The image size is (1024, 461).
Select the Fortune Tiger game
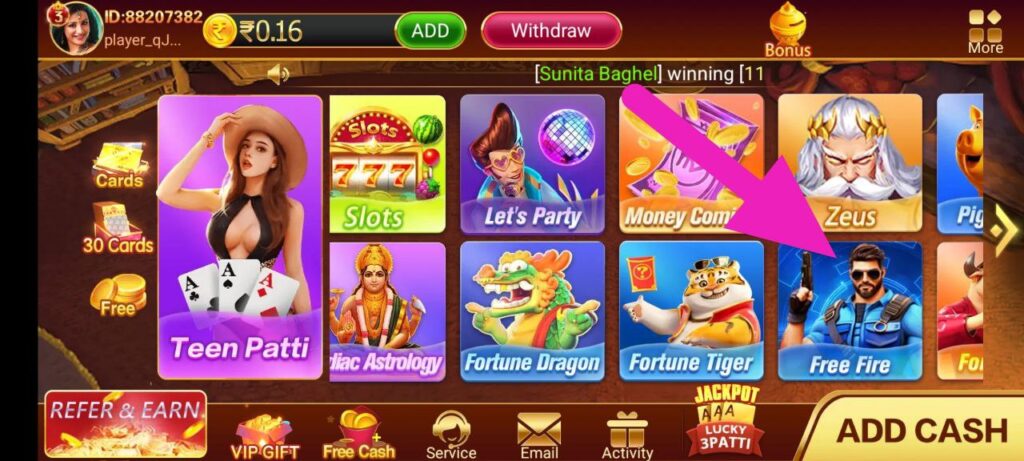(691, 311)
